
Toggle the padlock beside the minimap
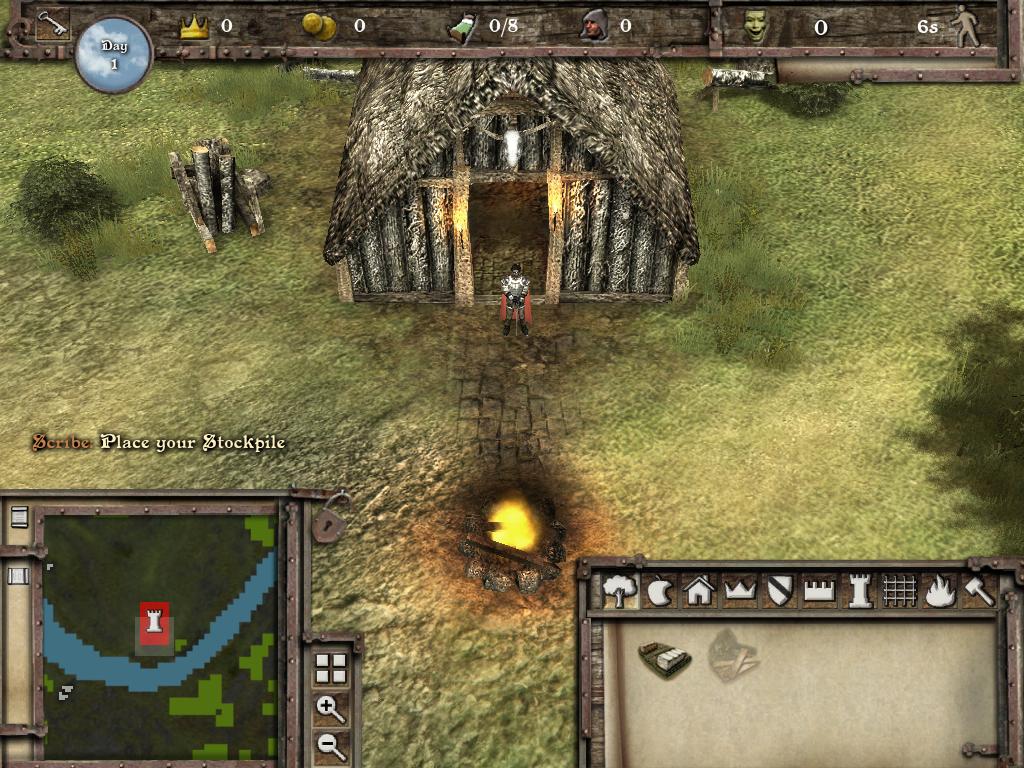[327, 519]
